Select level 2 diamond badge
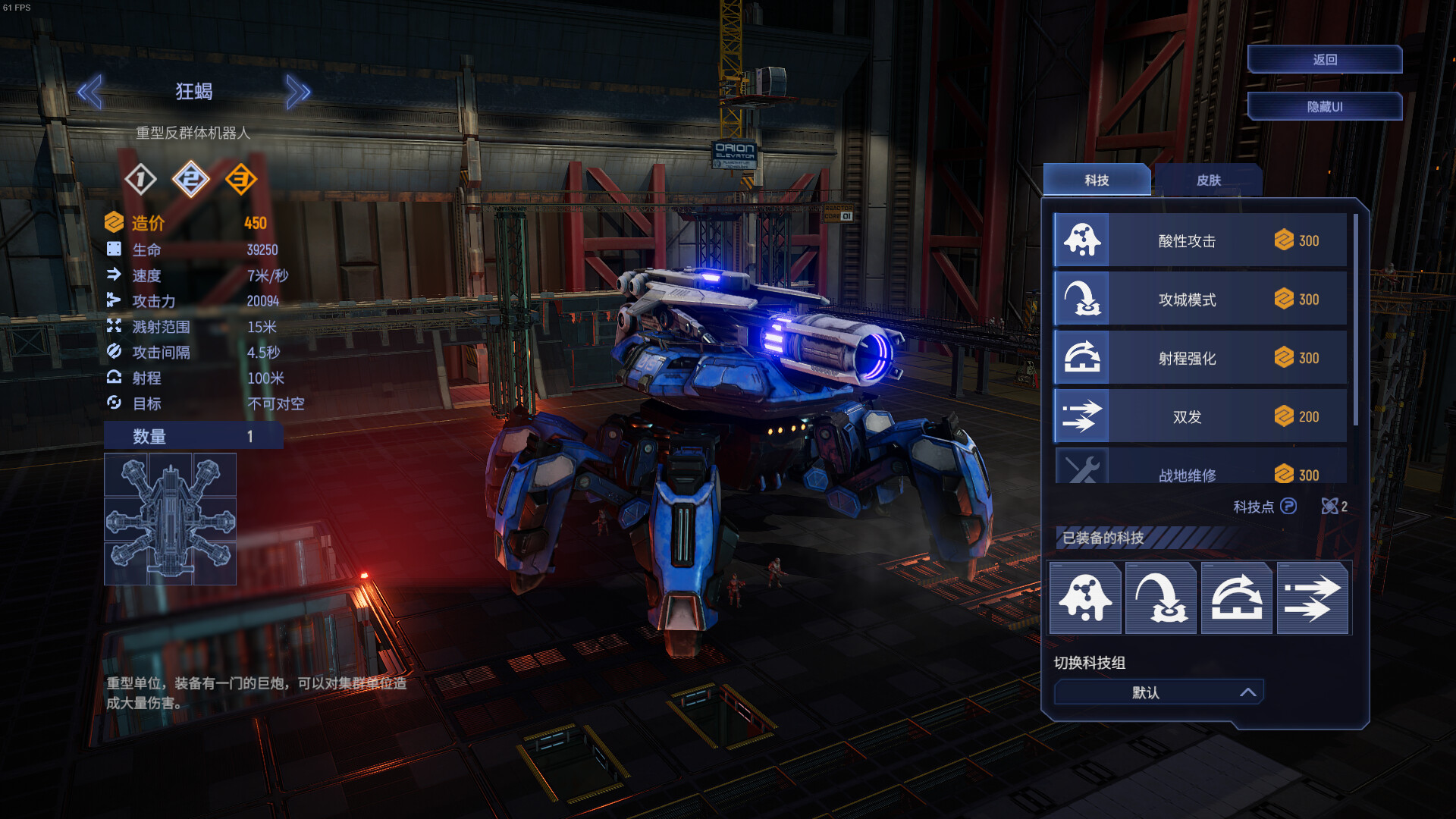Screen dimensions: 1456x819 (190, 180)
